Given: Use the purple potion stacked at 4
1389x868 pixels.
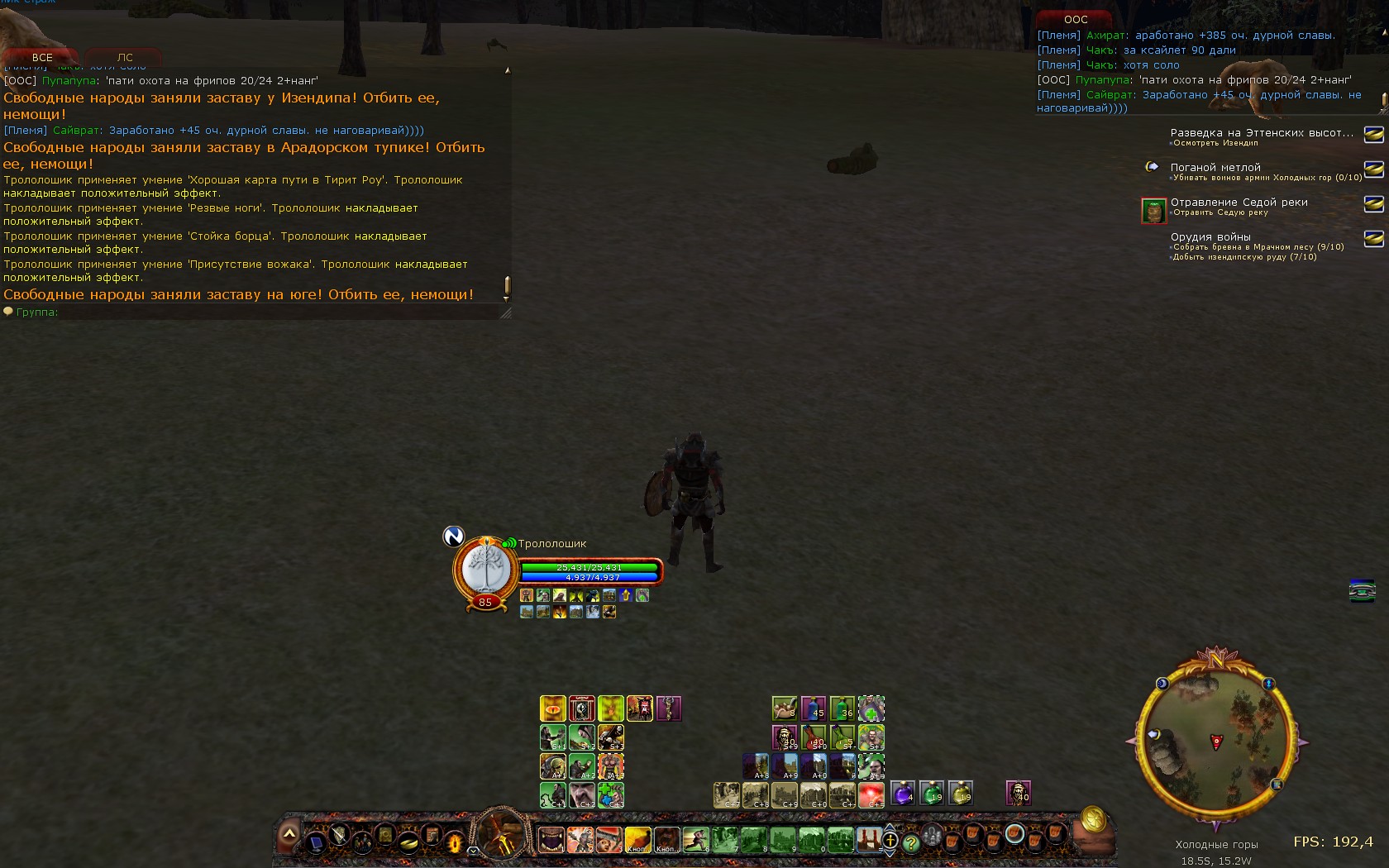Looking at the screenshot, I should 902,794.
